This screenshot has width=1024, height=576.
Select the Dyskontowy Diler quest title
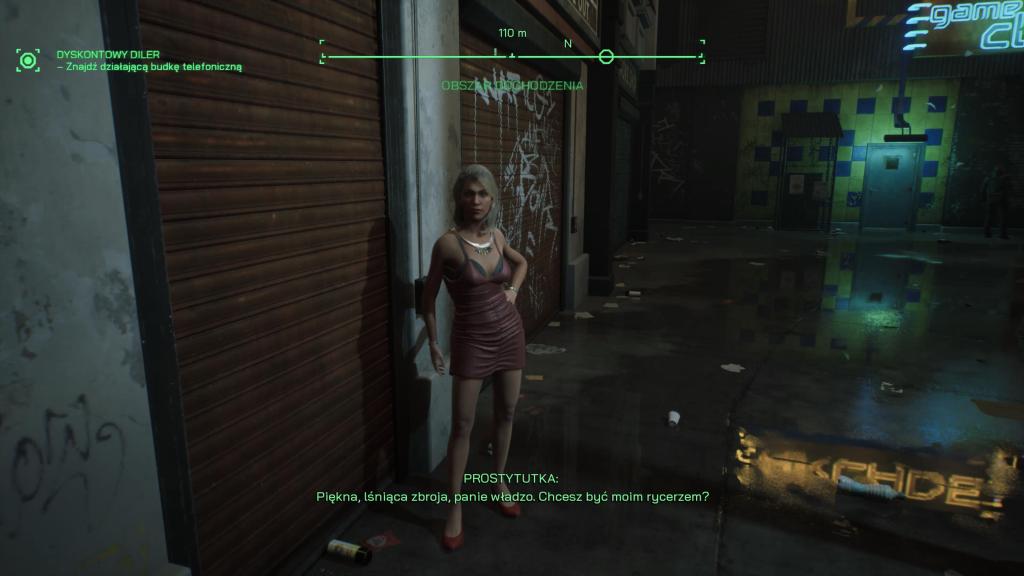click(x=108, y=54)
